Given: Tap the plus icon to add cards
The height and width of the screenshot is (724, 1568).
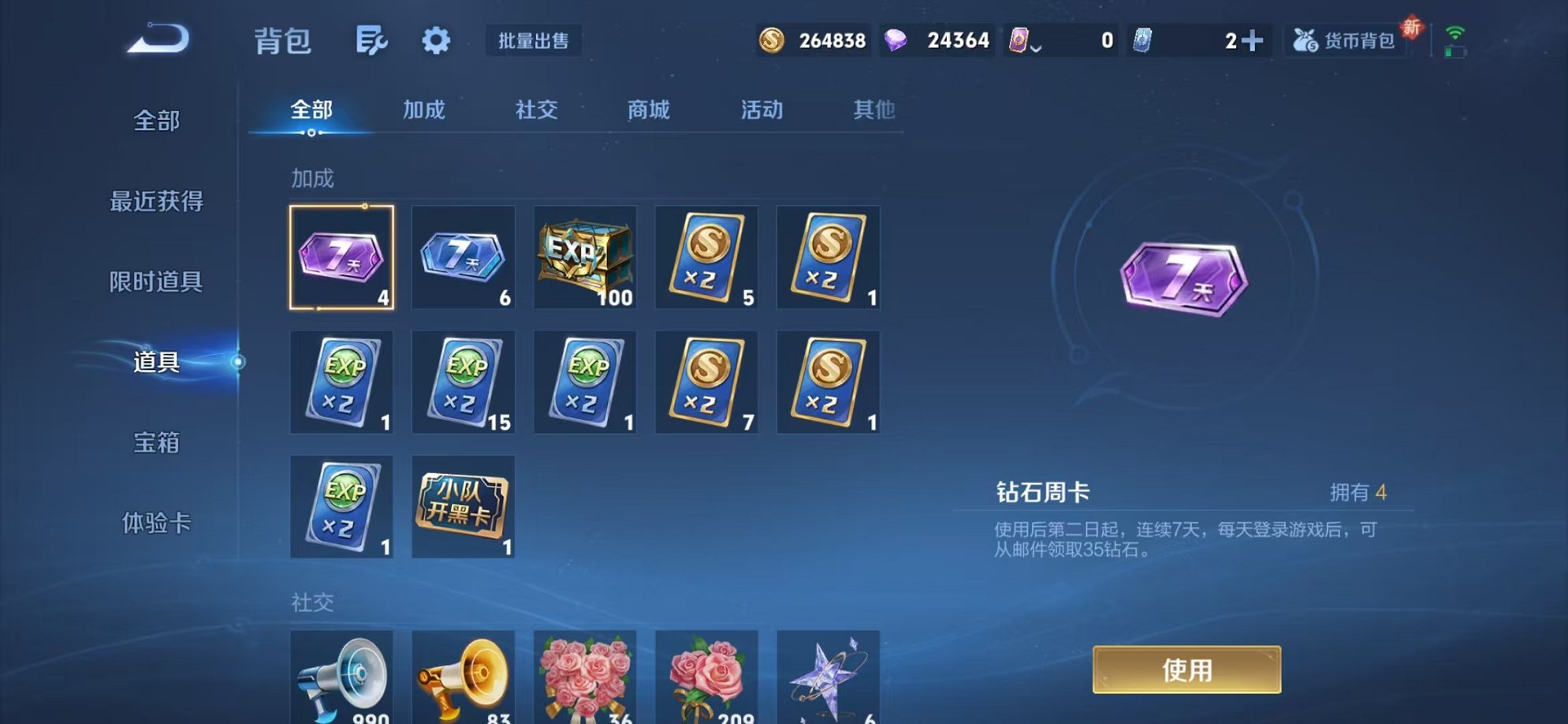Looking at the screenshot, I should click(1253, 39).
